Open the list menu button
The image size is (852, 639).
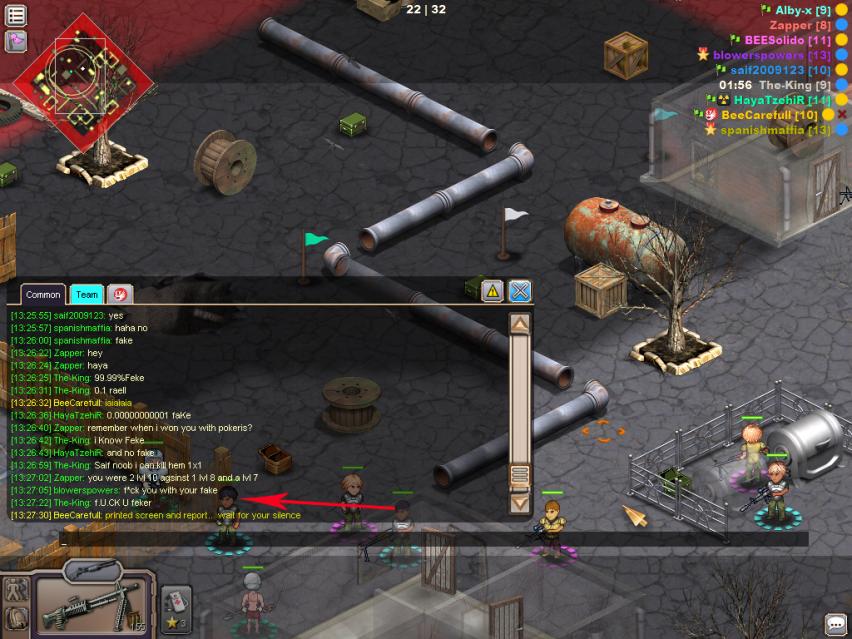tap(15, 15)
